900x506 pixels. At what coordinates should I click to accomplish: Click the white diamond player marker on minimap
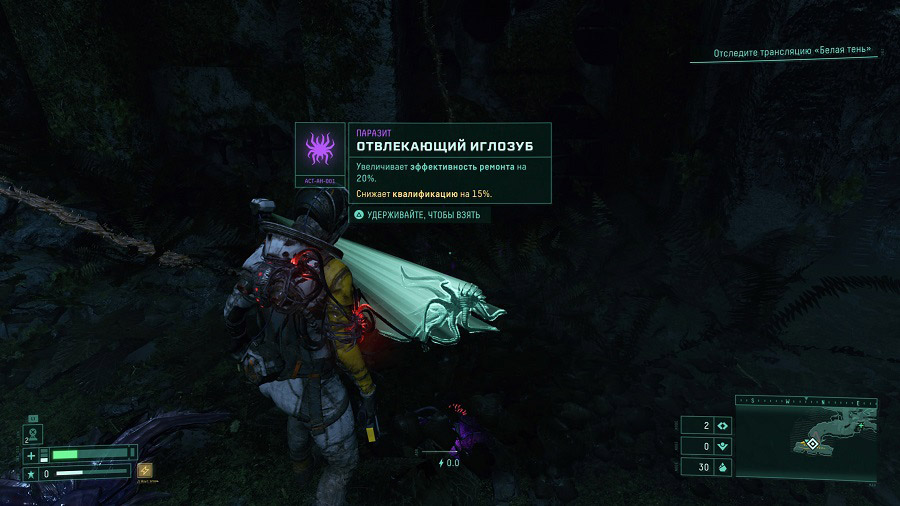click(813, 443)
